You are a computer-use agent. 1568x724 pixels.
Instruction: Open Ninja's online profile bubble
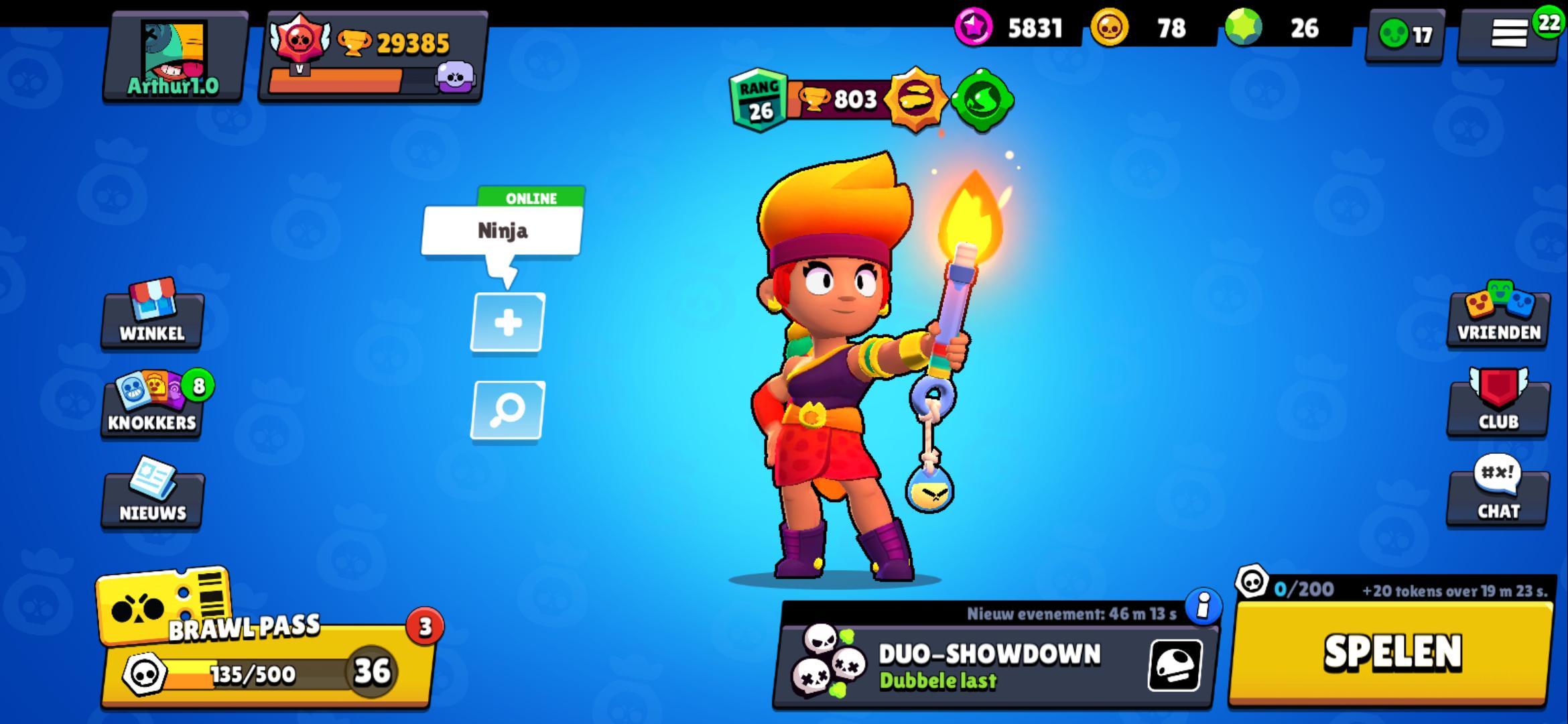point(504,231)
